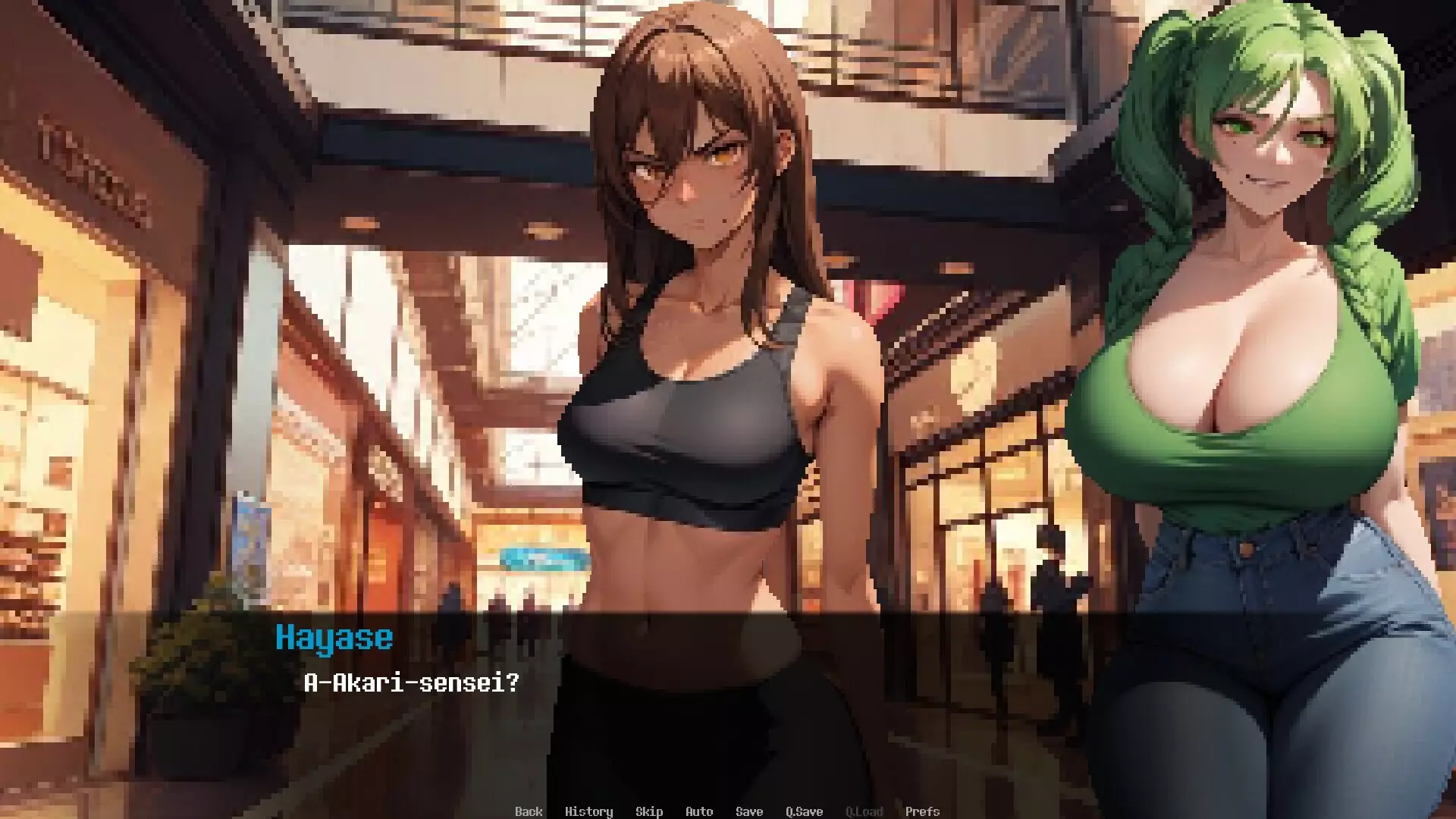Open the Save game screen
This screenshot has width=1456, height=819.
click(x=749, y=811)
